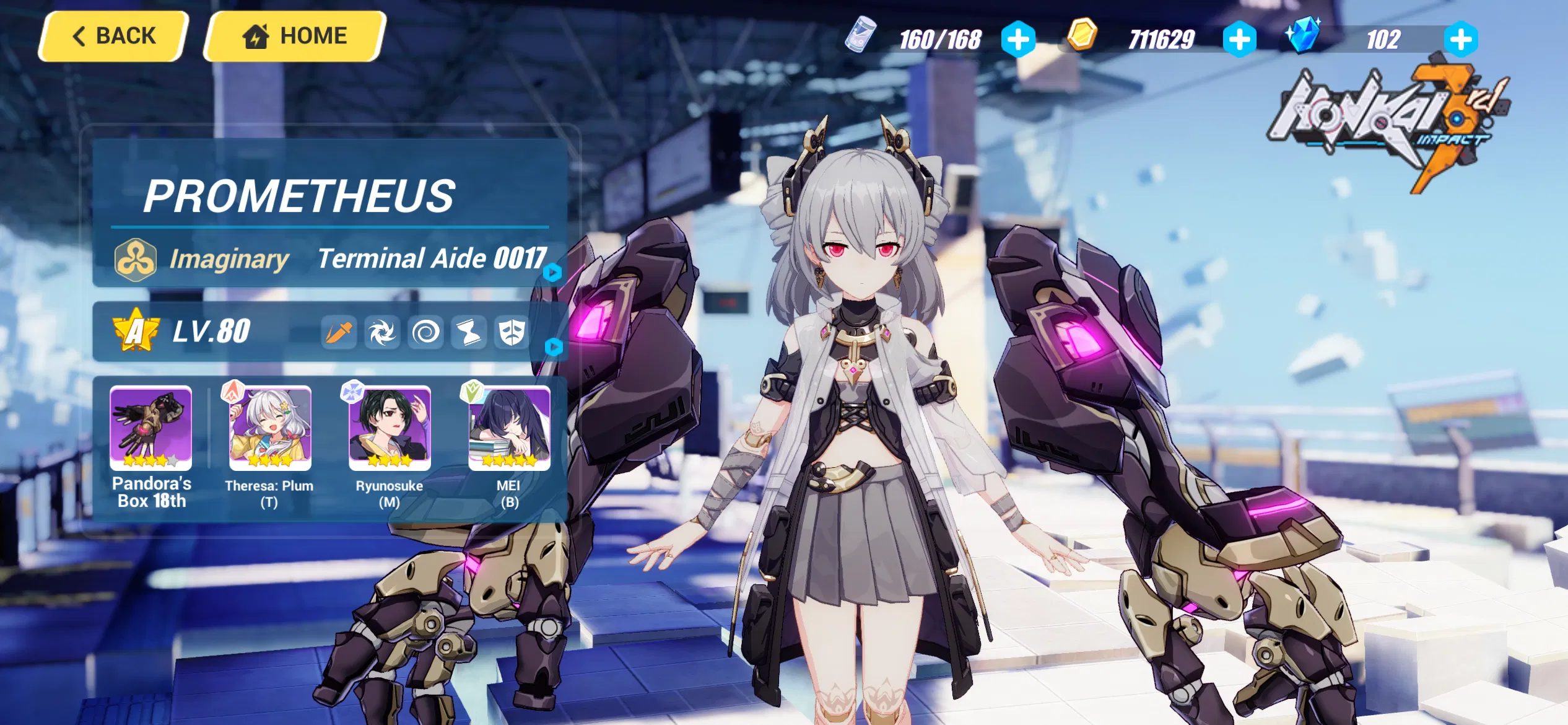Viewport: 1568px width, 725px height.
Task: Return with the BACK button
Action: pyautogui.click(x=115, y=36)
